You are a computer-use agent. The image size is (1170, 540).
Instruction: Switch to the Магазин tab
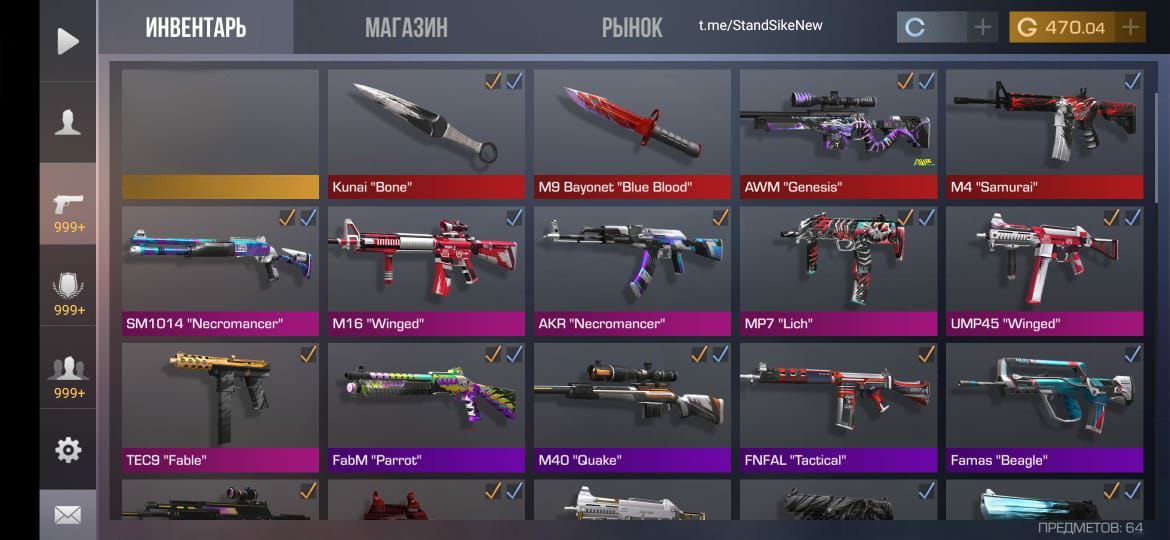(406, 27)
